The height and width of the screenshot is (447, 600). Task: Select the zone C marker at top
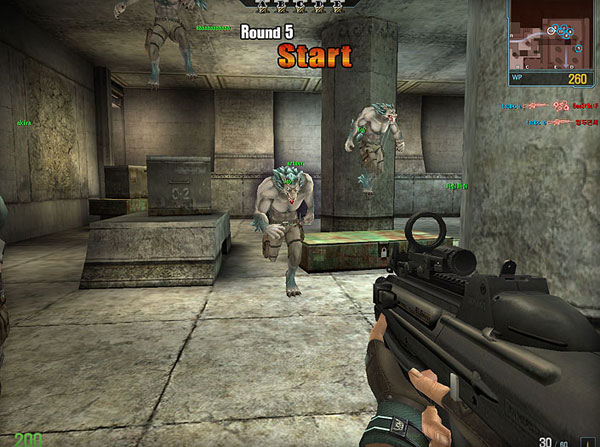[x=301, y=5]
